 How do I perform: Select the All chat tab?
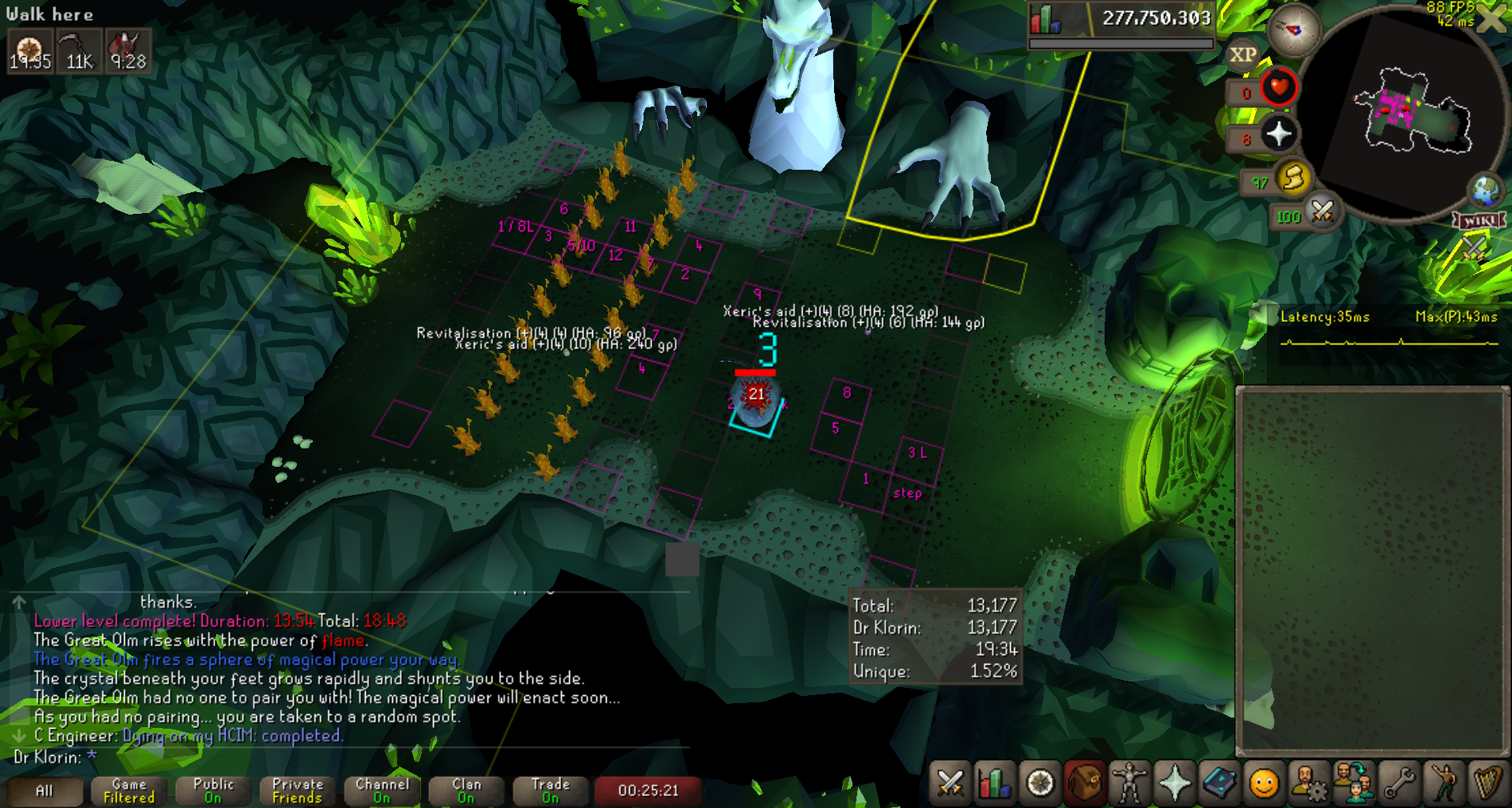(45, 791)
